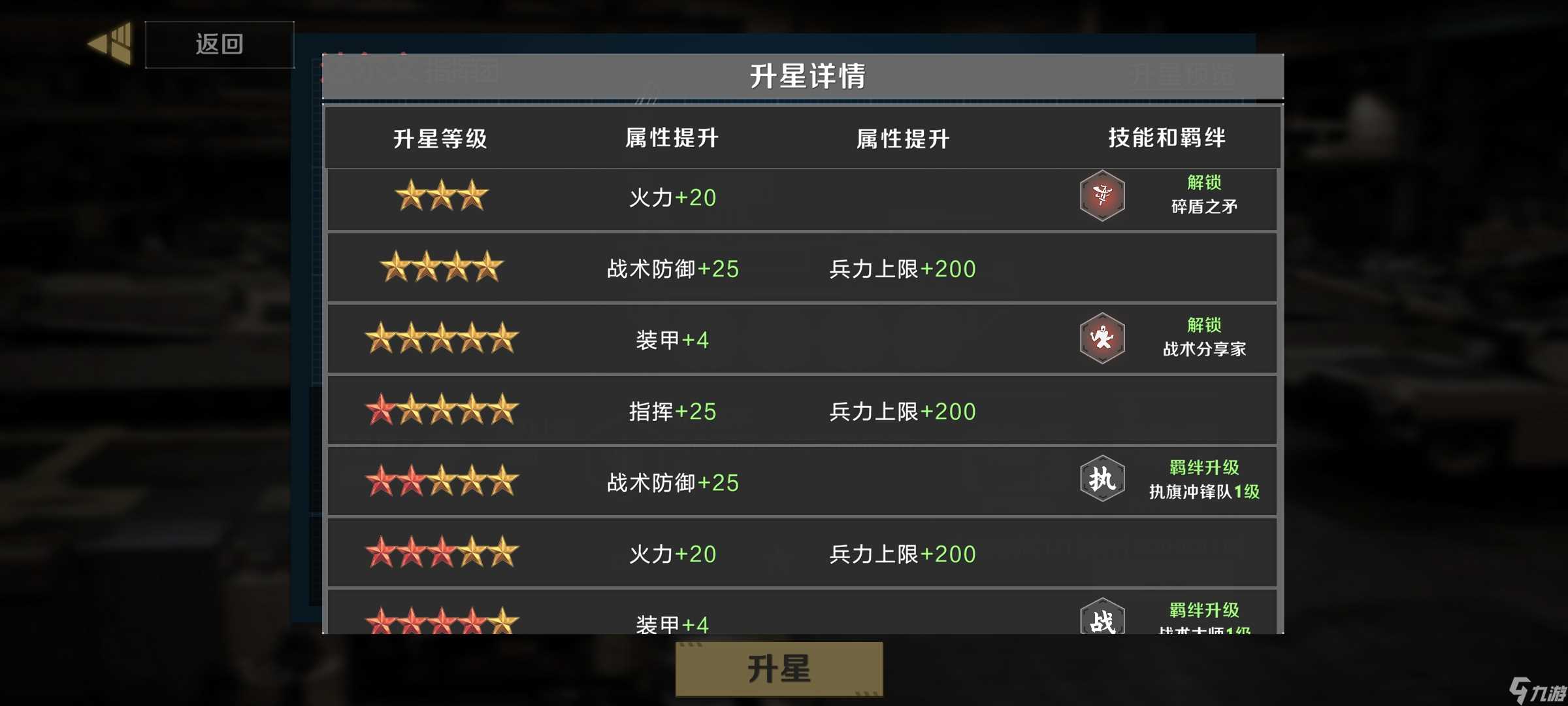Open the 战术分享家 skill icon

1103,337
